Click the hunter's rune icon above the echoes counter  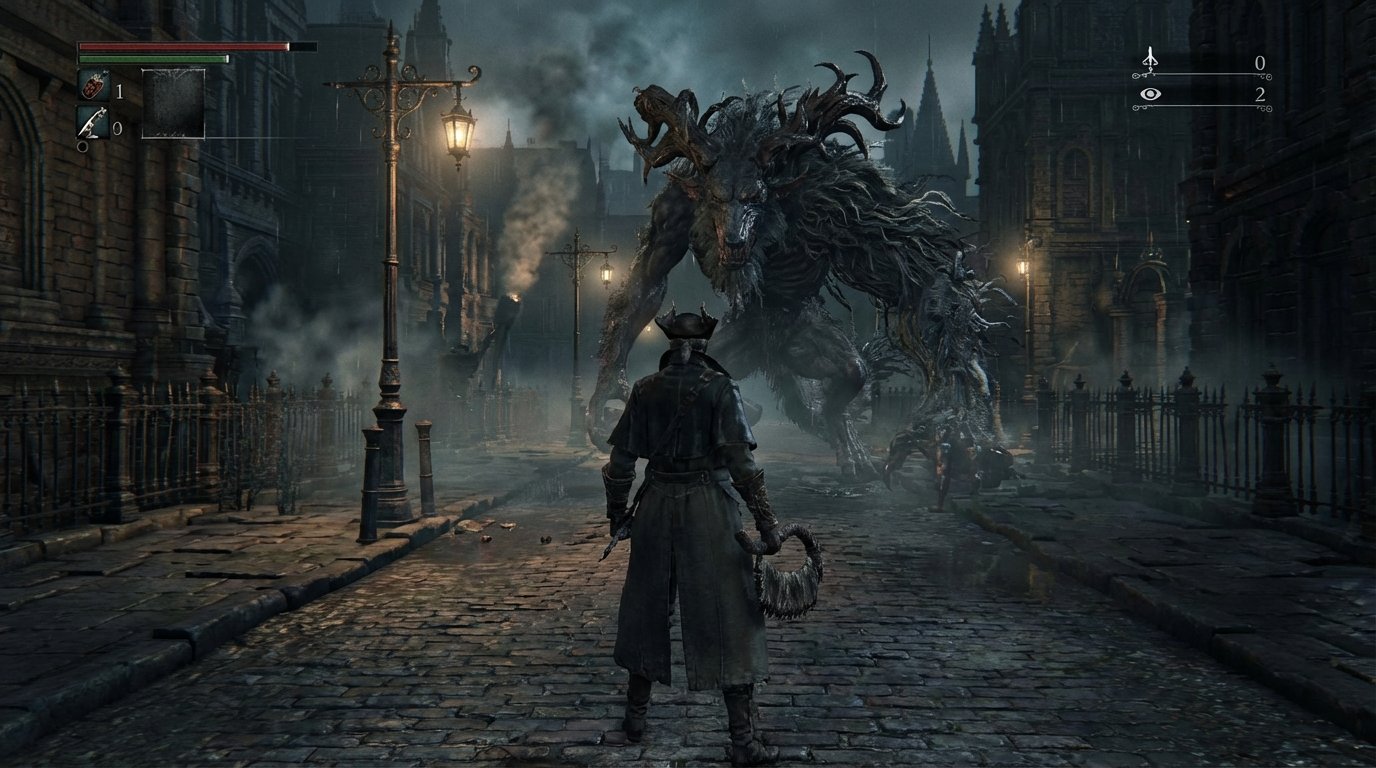(x=1150, y=58)
